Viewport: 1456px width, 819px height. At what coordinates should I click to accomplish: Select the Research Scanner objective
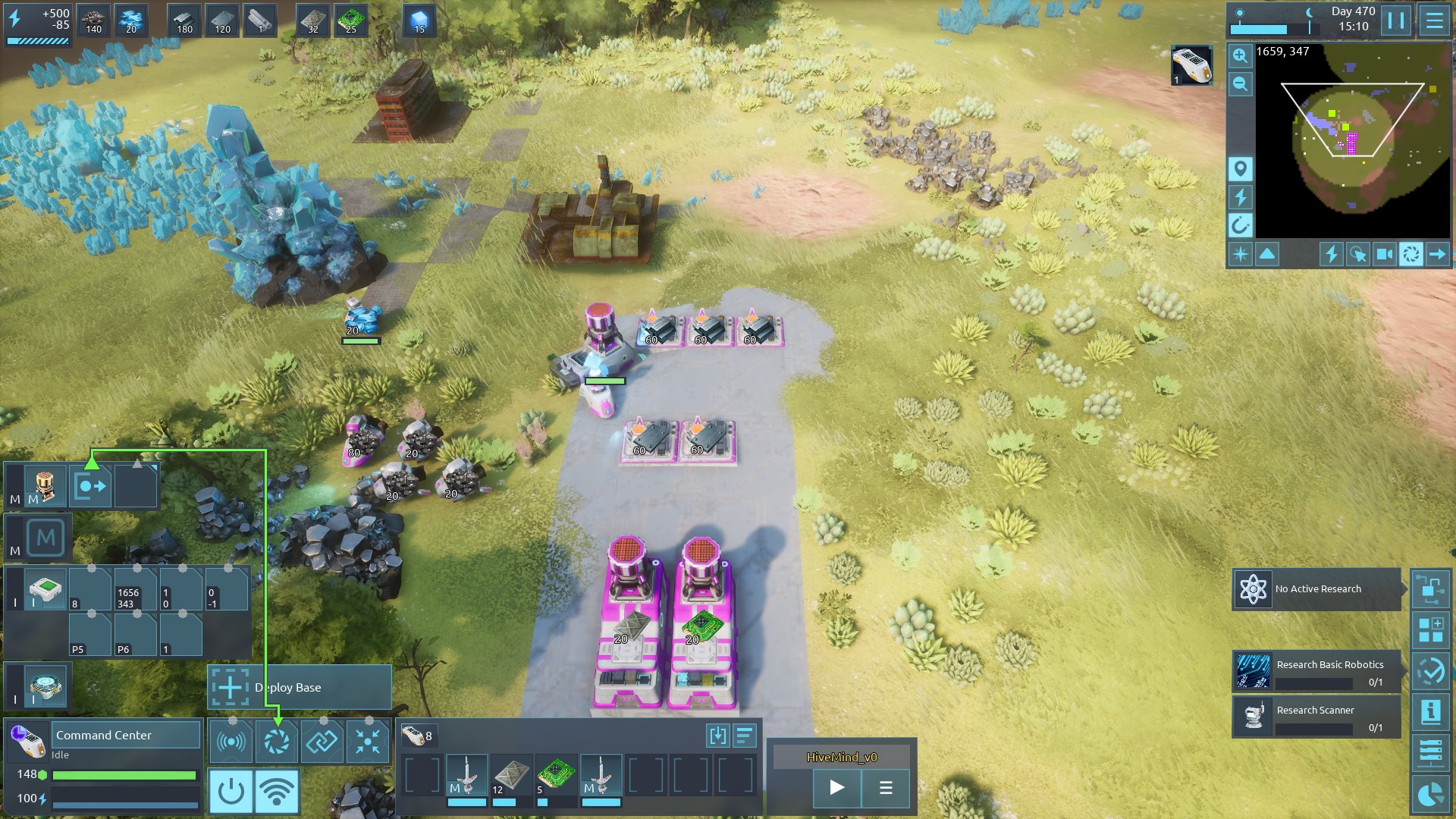pyautogui.click(x=1316, y=717)
